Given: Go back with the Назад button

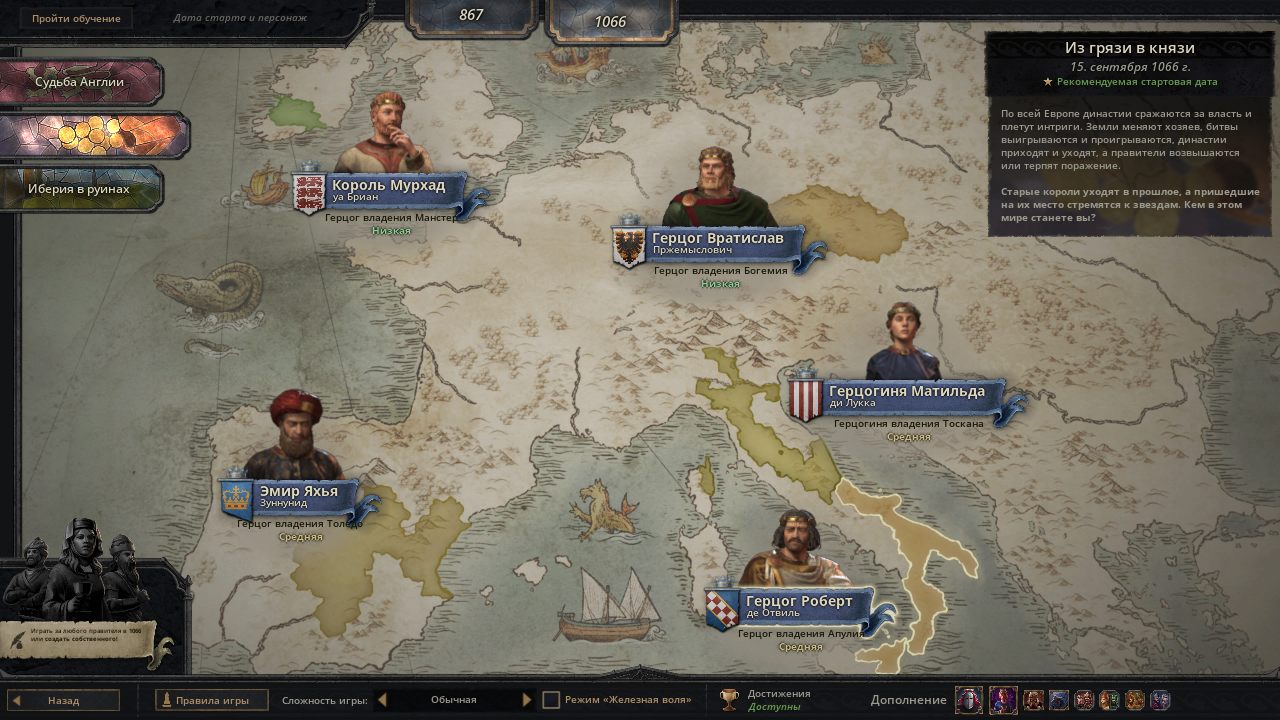Looking at the screenshot, I should click(x=64, y=700).
